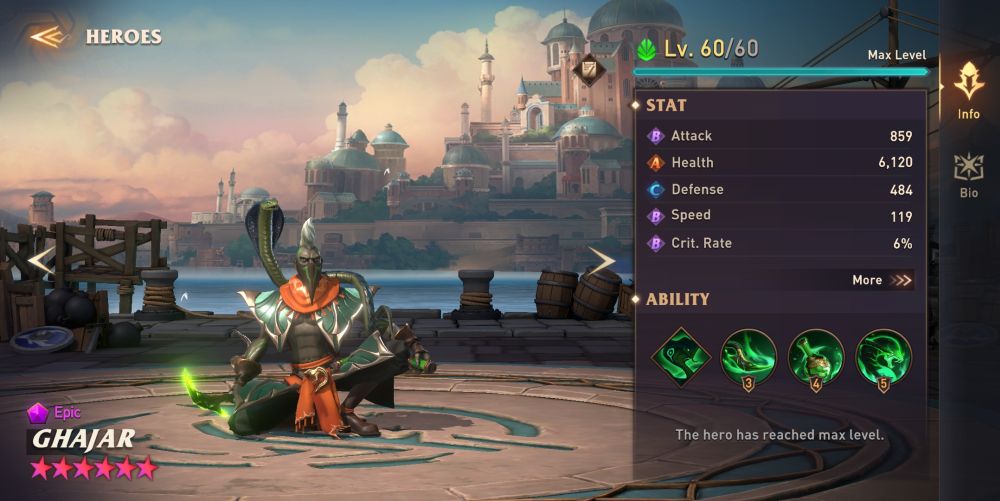The width and height of the screenshot is (1000, 501).
Task: Show the previous hero
Action: tap(40, 262)
